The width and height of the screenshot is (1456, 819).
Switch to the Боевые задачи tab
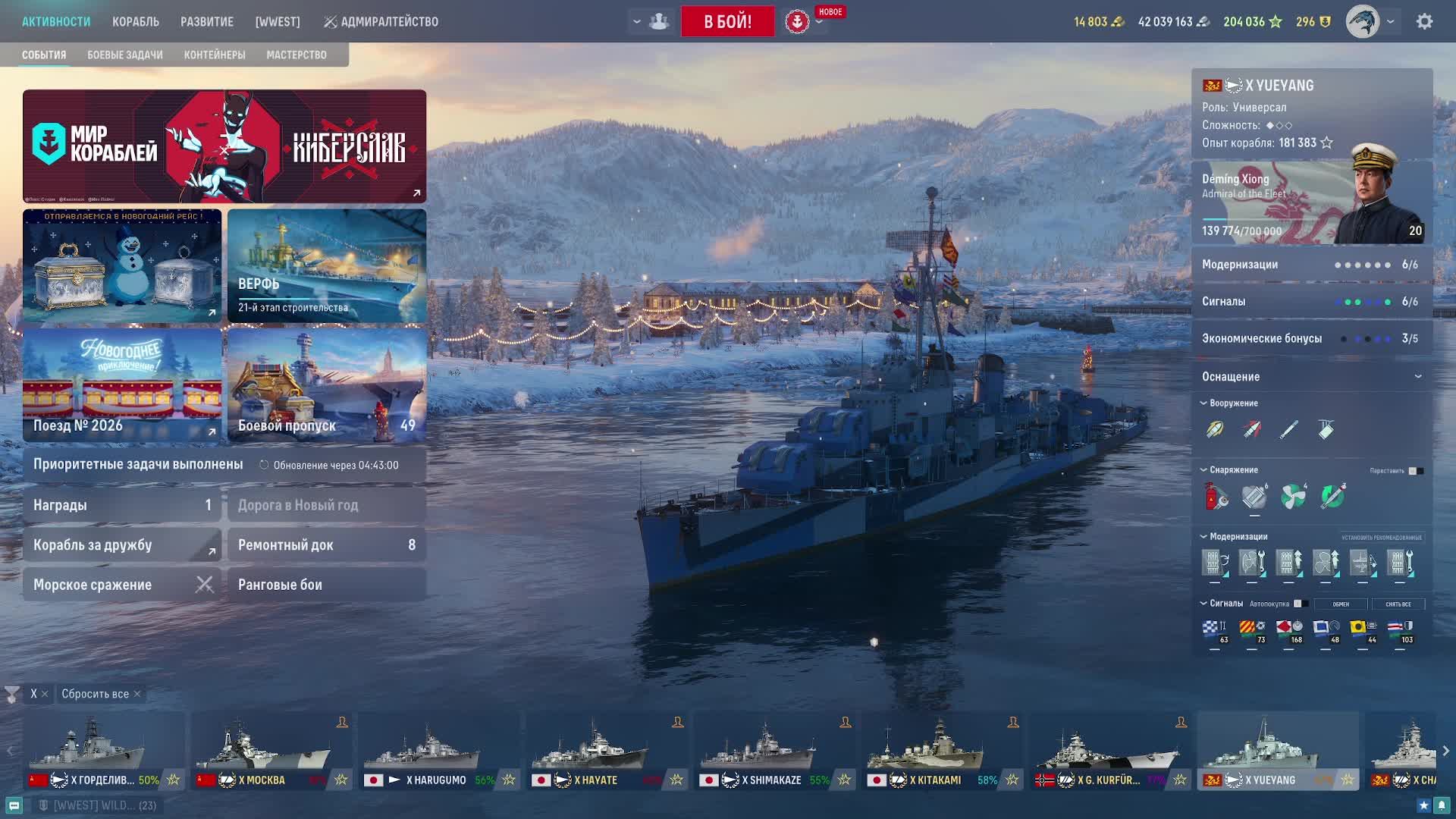click(x=125, y=55)
